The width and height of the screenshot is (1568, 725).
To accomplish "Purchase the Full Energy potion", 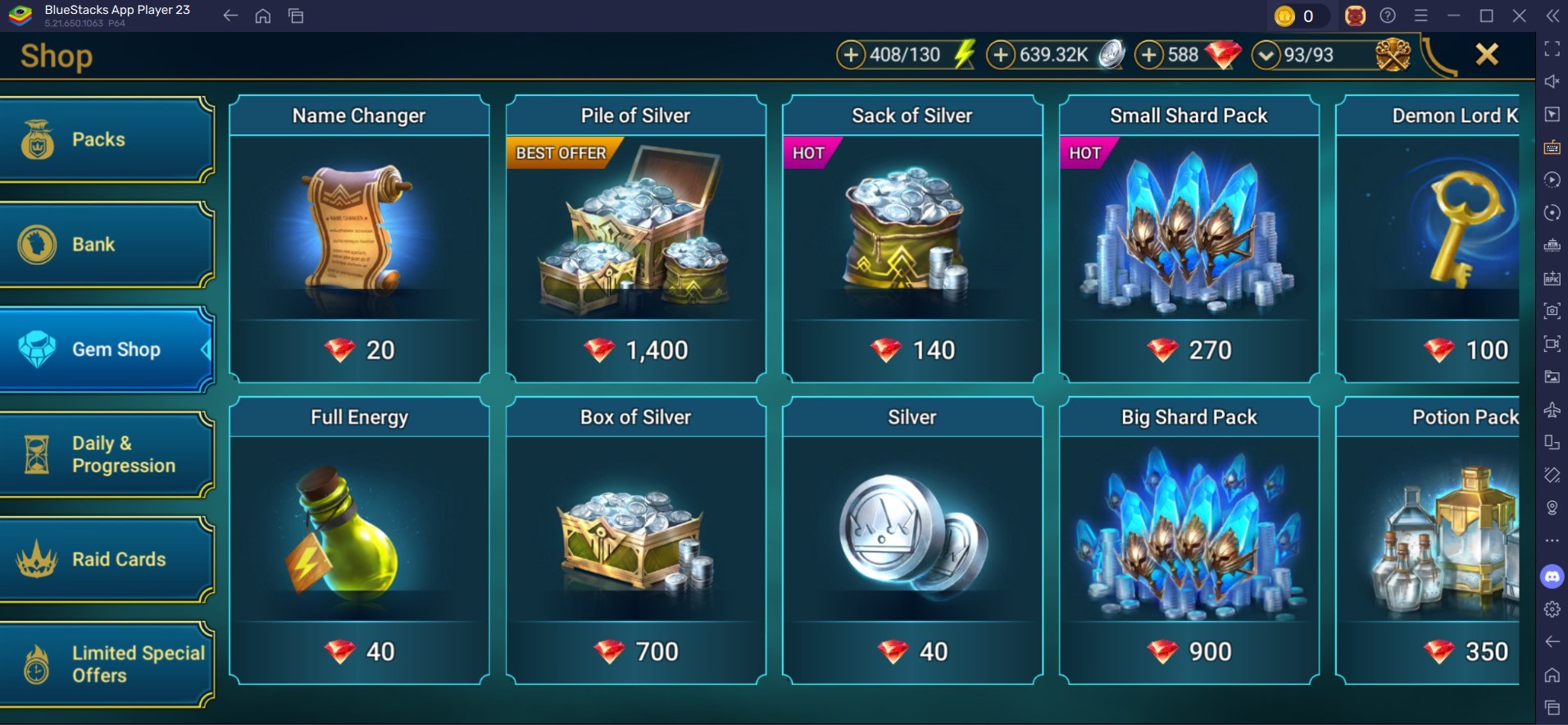I will (359, 540).
